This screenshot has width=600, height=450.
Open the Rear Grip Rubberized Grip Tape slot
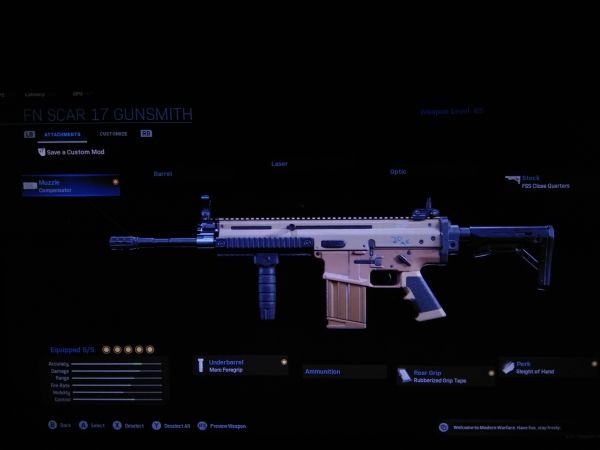(x=446, y=376)
